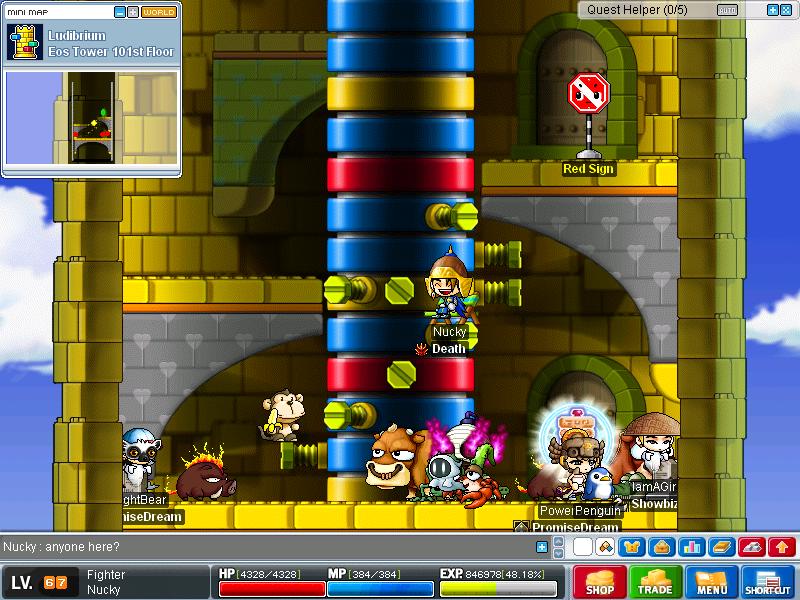The image size is (800, 600).
Task: Click the chat input bar
Action: [270, 547]
